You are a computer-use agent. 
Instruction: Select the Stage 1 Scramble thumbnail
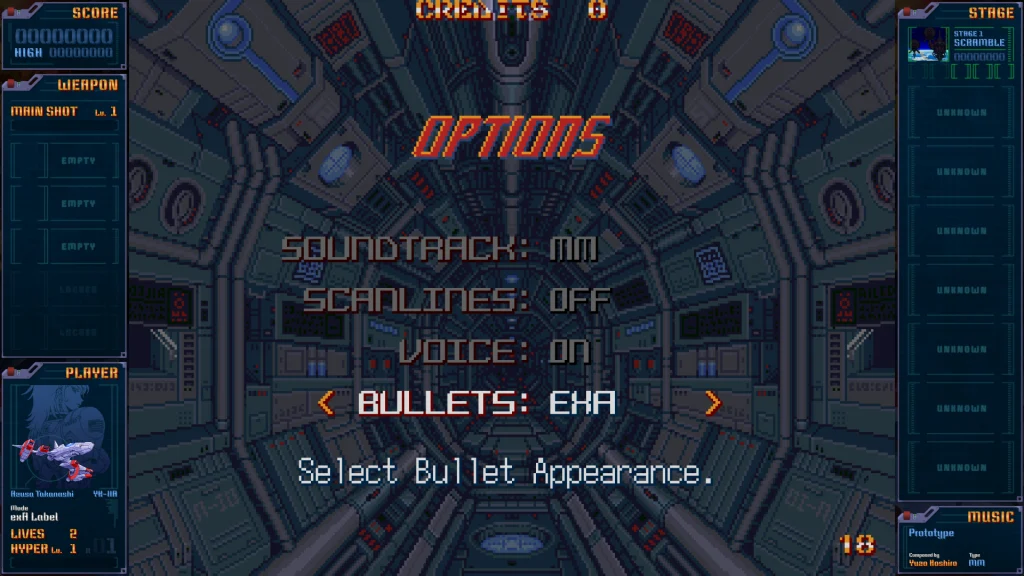tap(928, 44)
